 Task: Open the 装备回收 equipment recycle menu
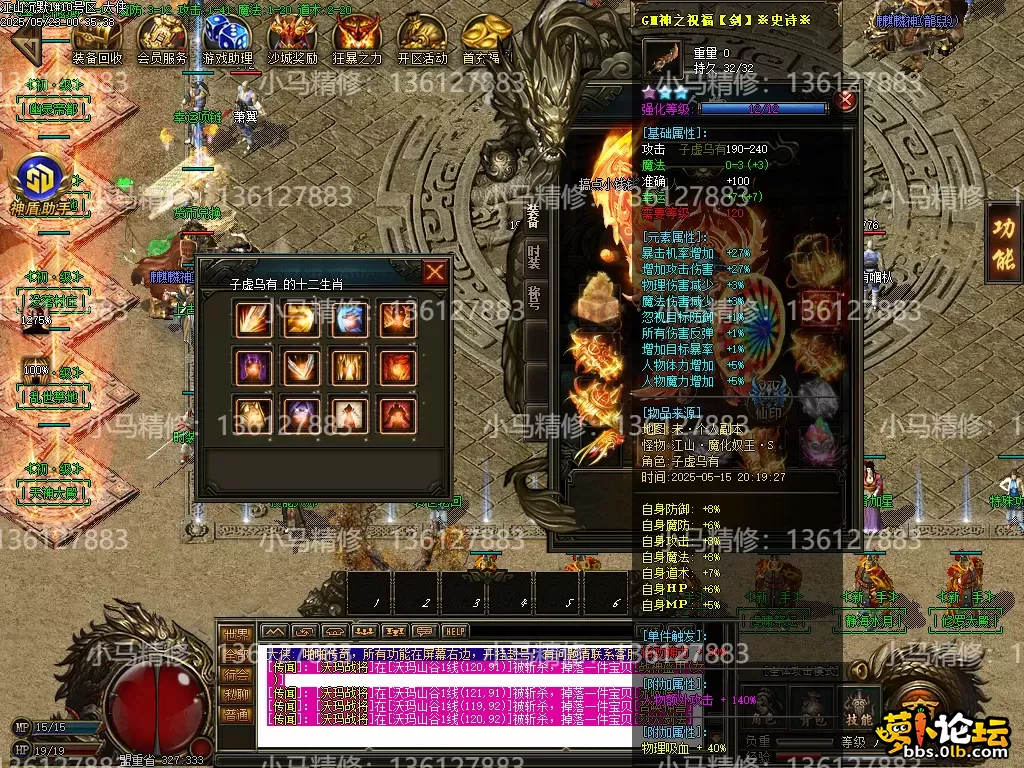[98, 41]
